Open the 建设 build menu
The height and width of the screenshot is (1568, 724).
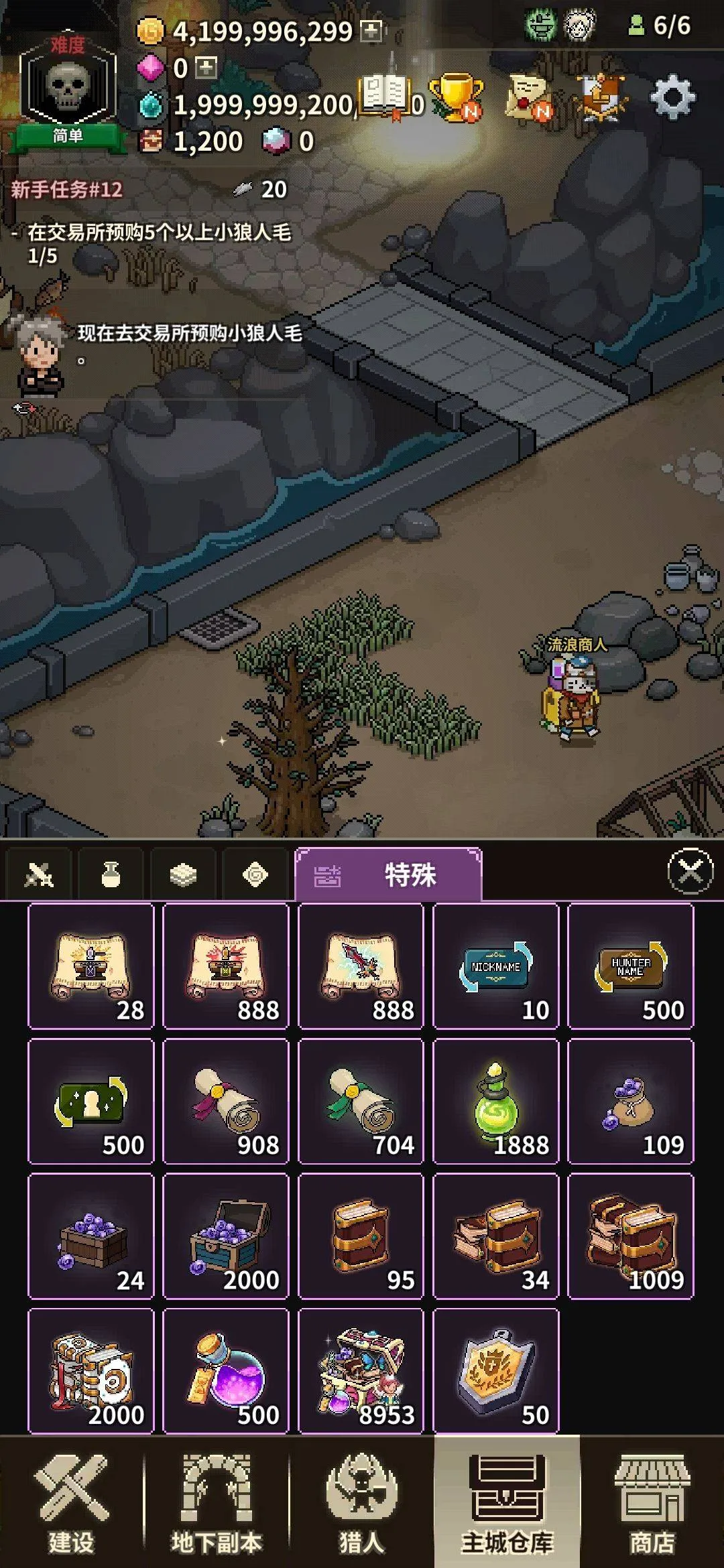[72, 1504]
